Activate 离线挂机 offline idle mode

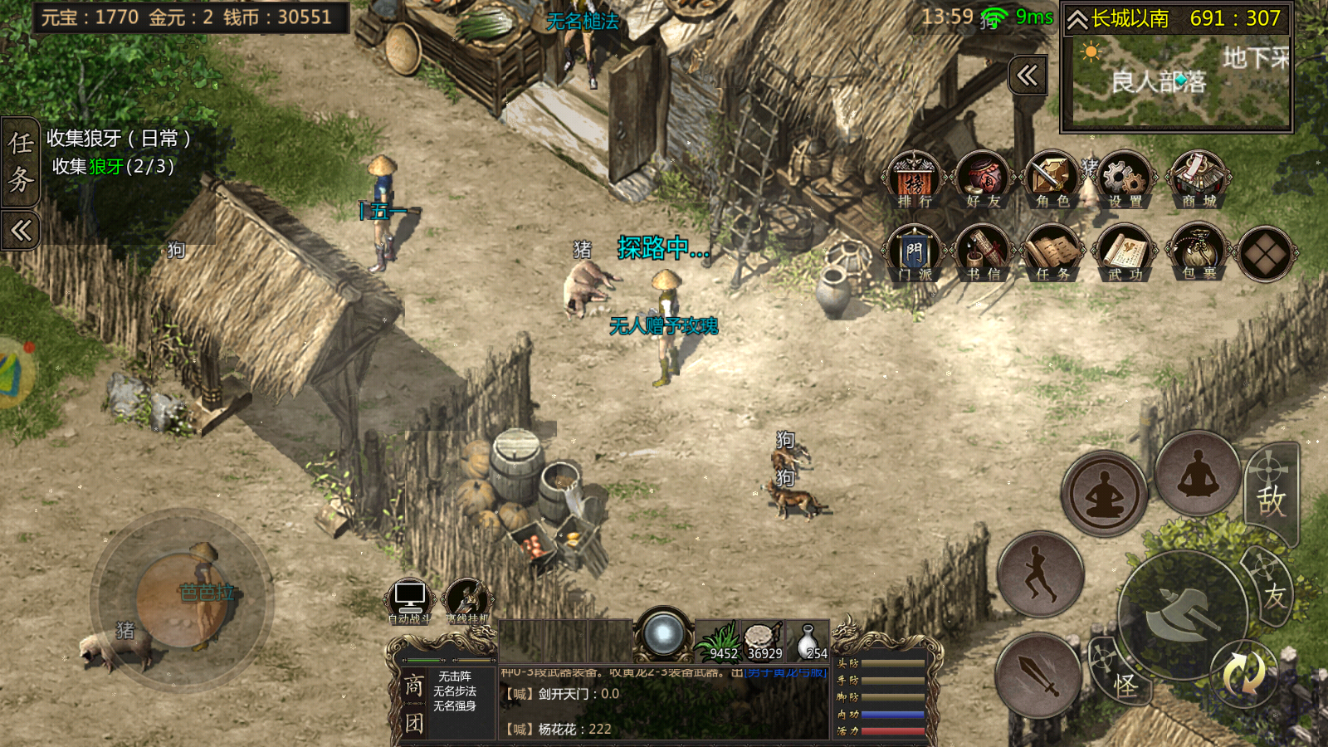tap(467, 601)
